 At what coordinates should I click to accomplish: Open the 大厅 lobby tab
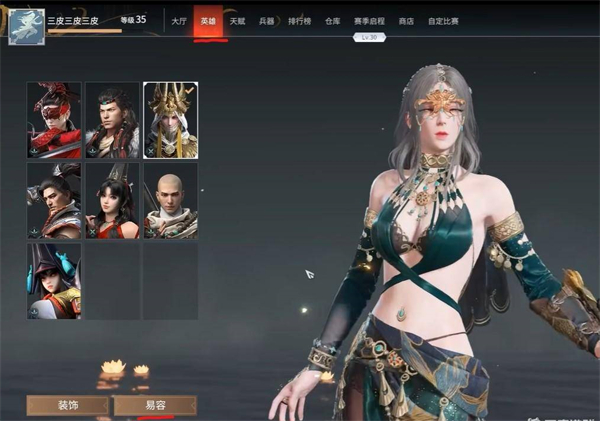pyautogui.click(x=179, y=20)
